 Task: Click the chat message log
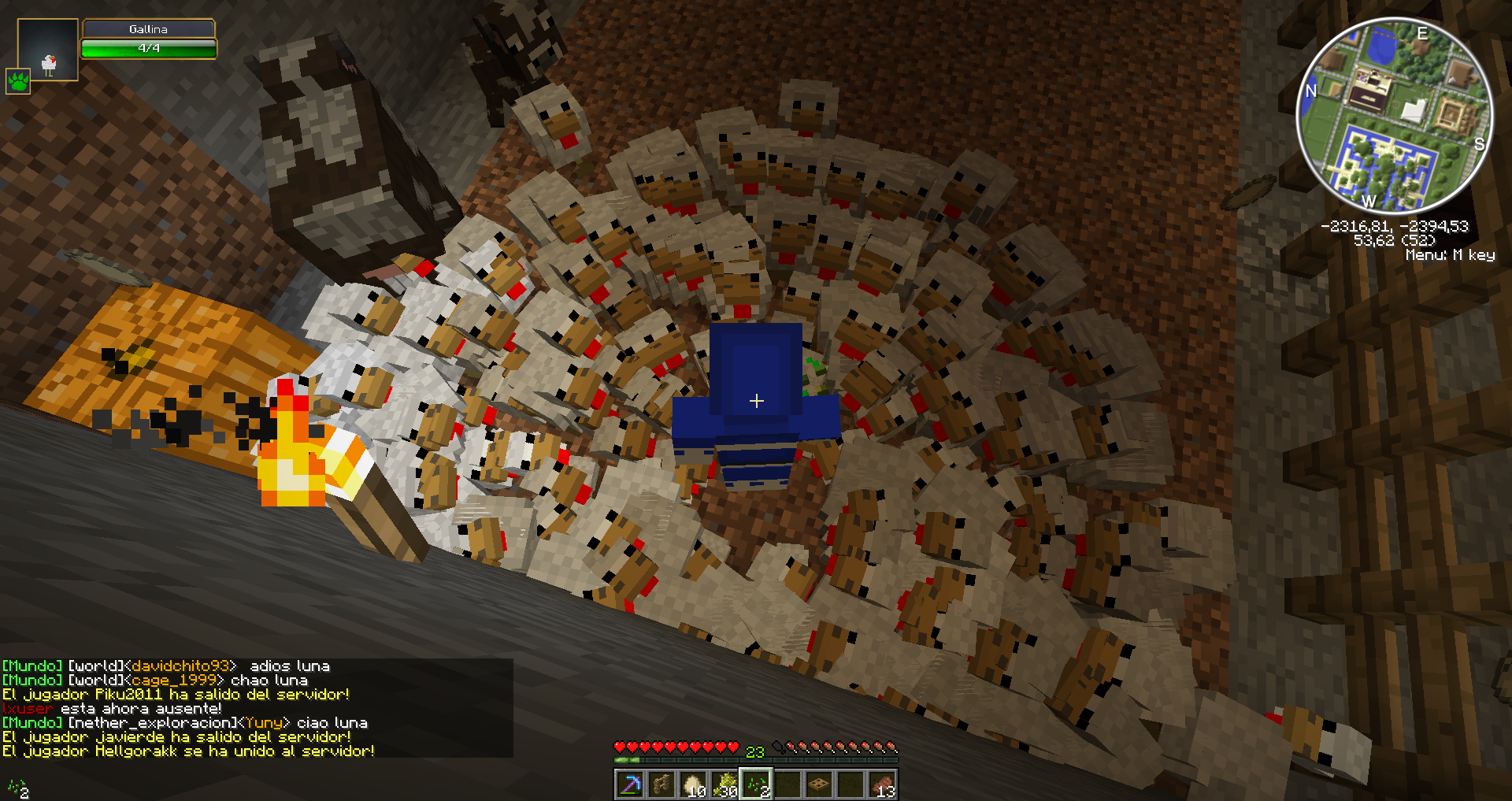256,708
